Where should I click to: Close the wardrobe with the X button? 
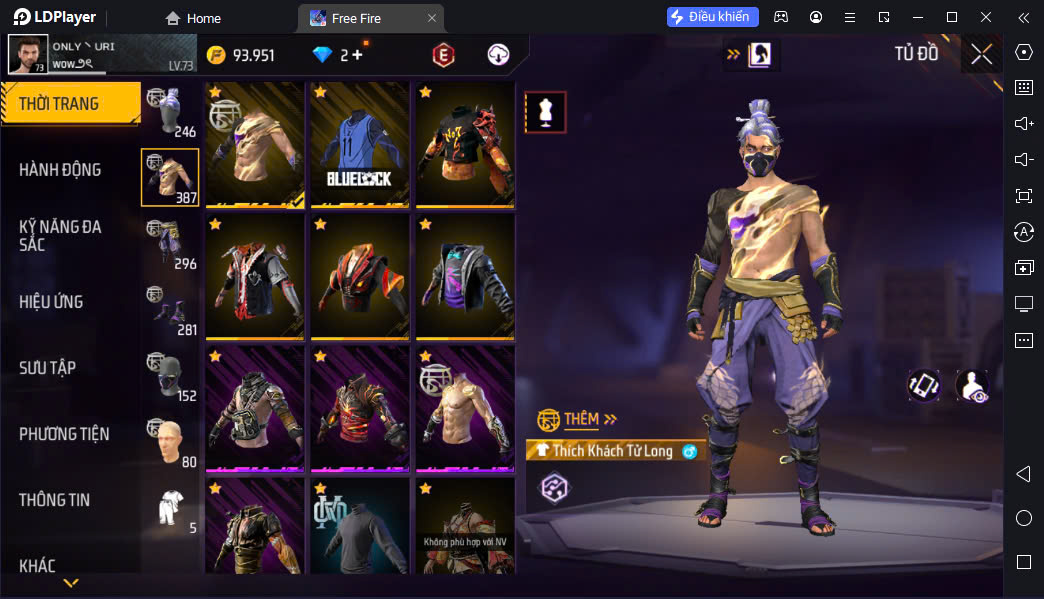click(981, 54)
